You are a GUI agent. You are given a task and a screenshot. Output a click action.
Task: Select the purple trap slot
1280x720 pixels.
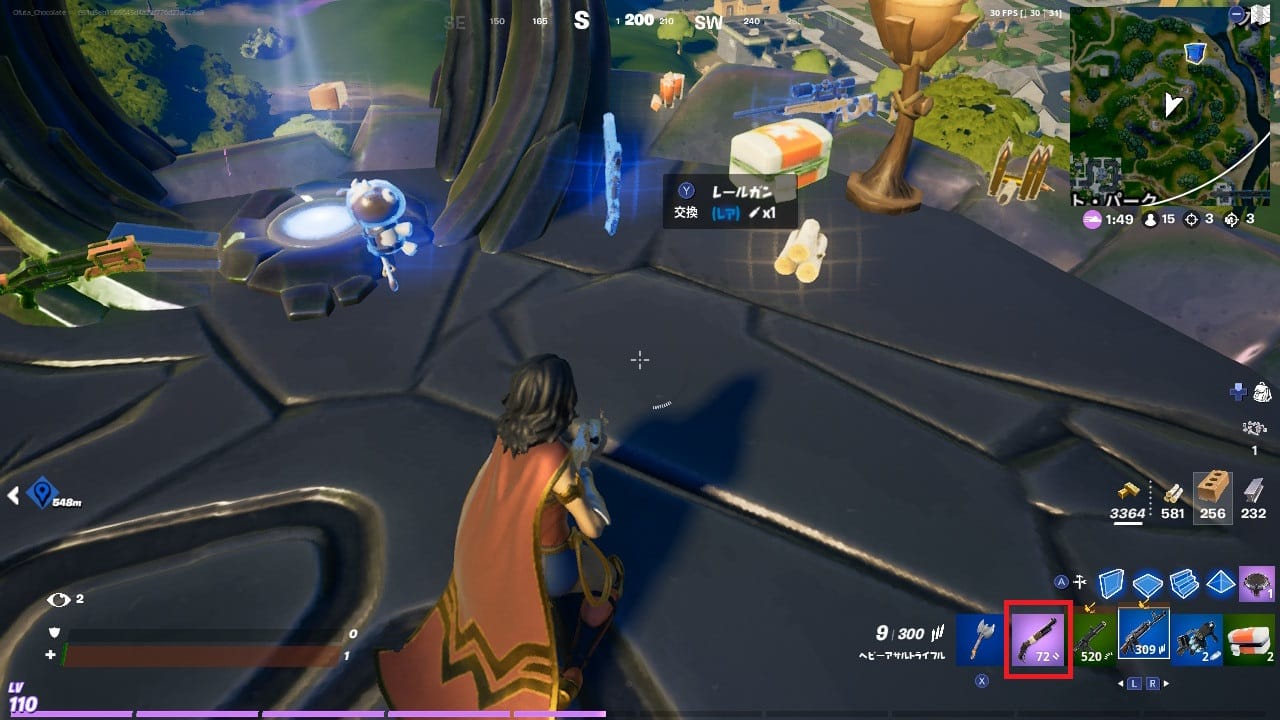[x=1256, y=582]
